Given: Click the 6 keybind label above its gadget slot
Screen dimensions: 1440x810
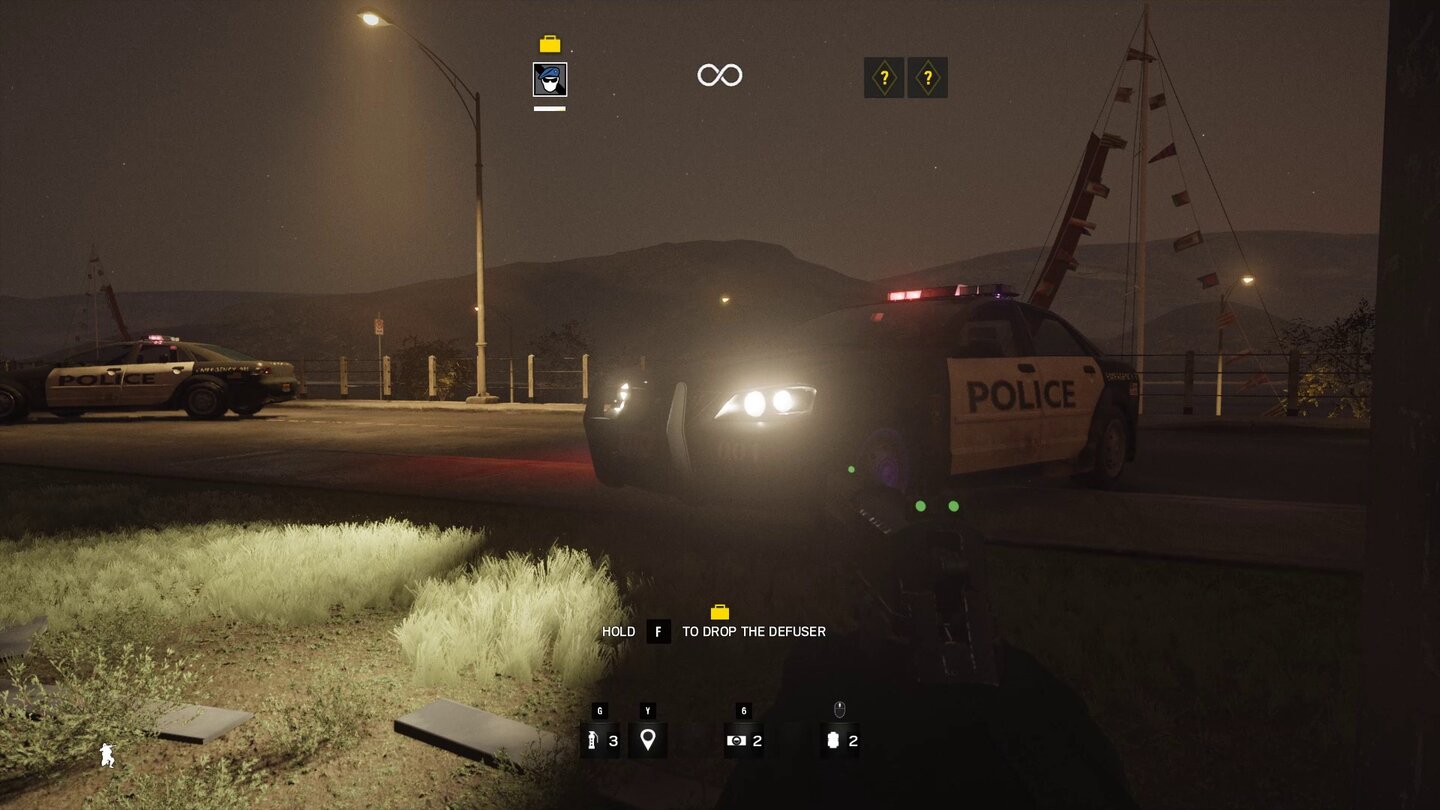Looking at the screenshot, I should click(743, 710).
